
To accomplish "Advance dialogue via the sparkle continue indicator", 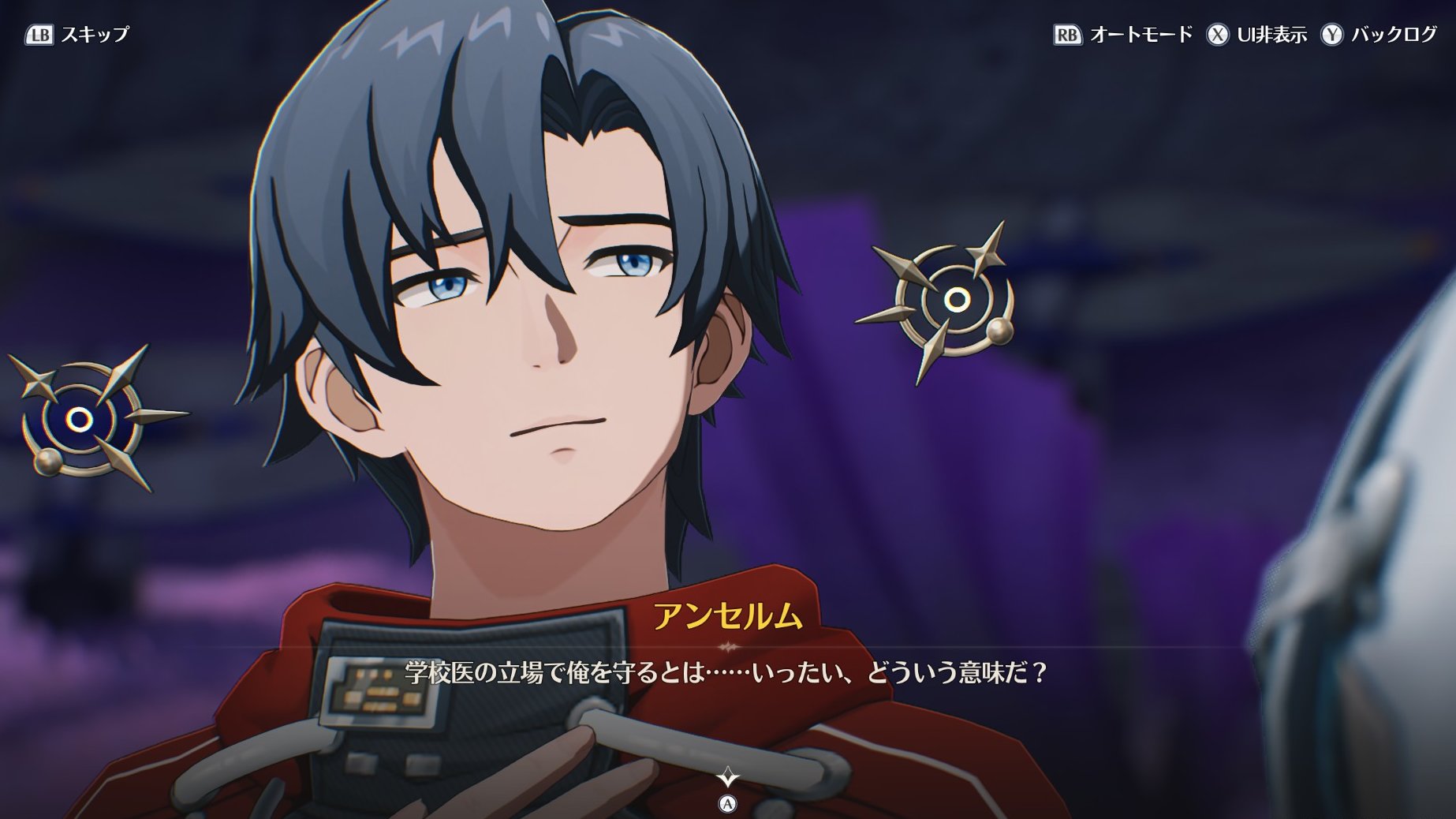I will (x=727, y=779).
